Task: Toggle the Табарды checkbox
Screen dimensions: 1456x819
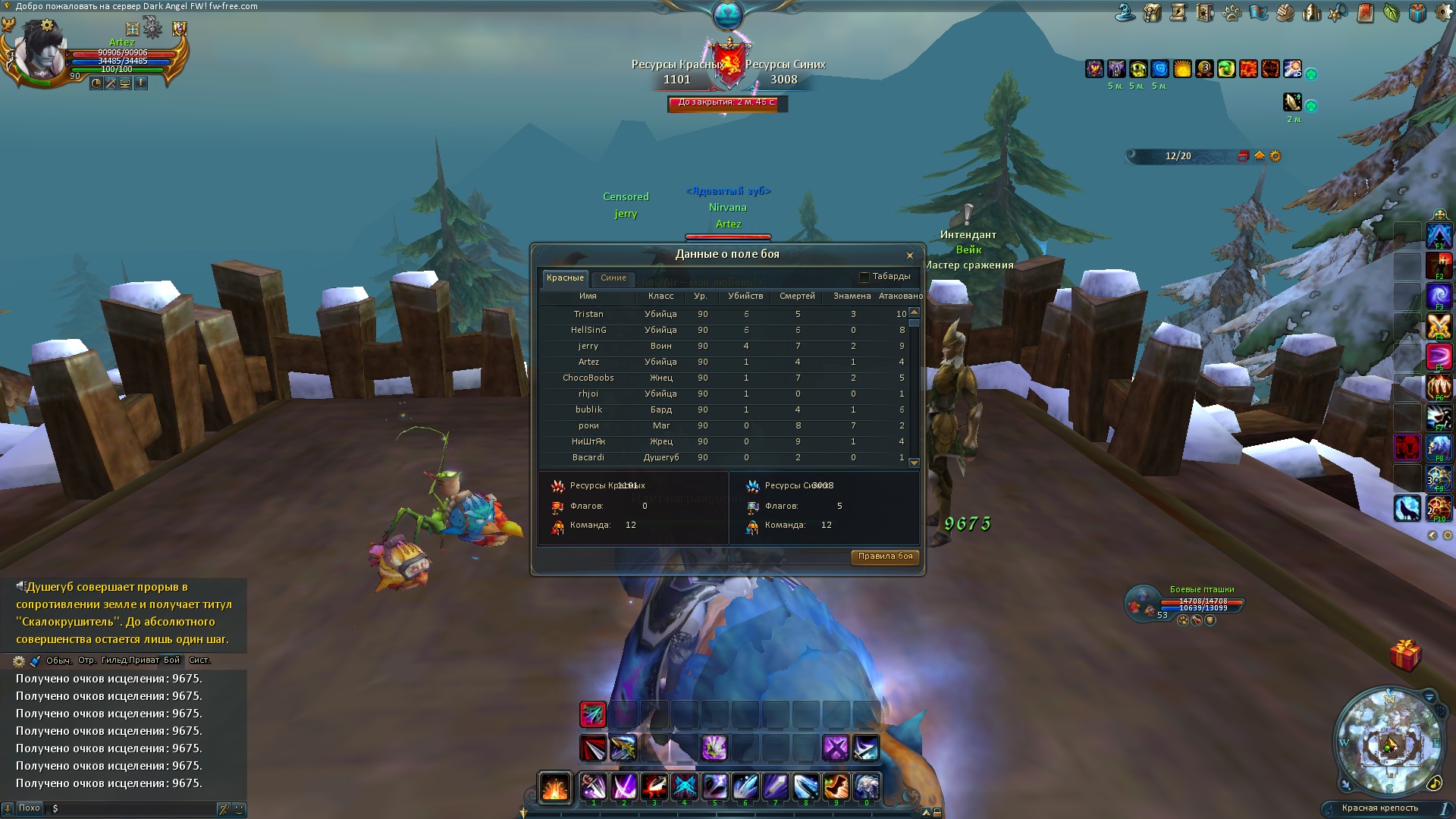Action: click(x=864, y=277)
